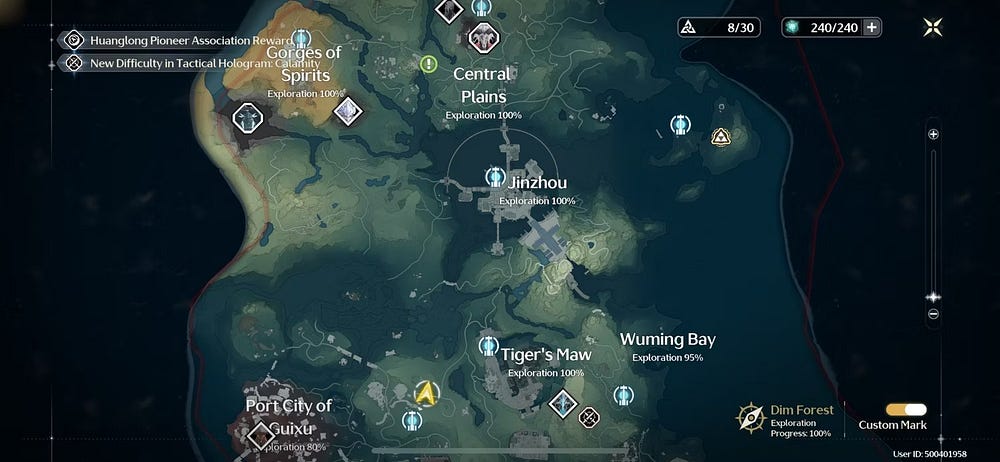Select the triangular marker on the eastern island
This screenshot has width=1000, height=462.
coord(720,137)
